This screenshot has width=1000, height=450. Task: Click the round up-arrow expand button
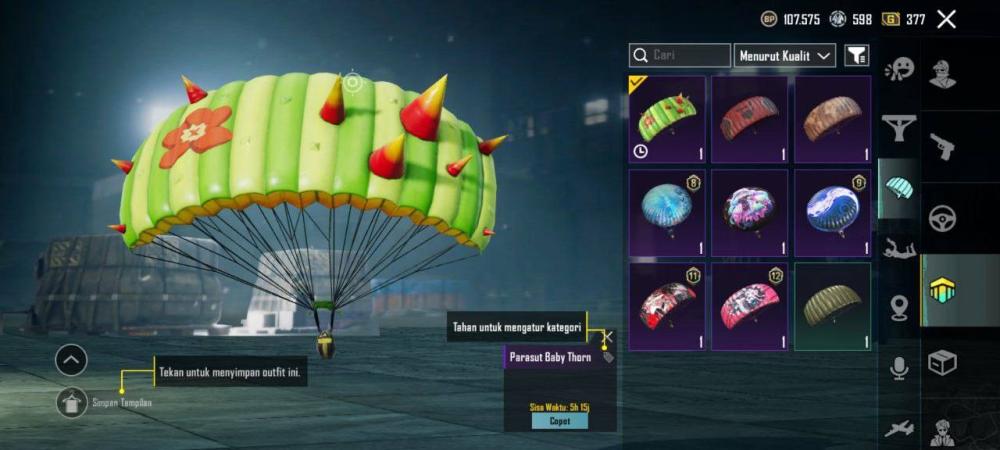(71, 360)
